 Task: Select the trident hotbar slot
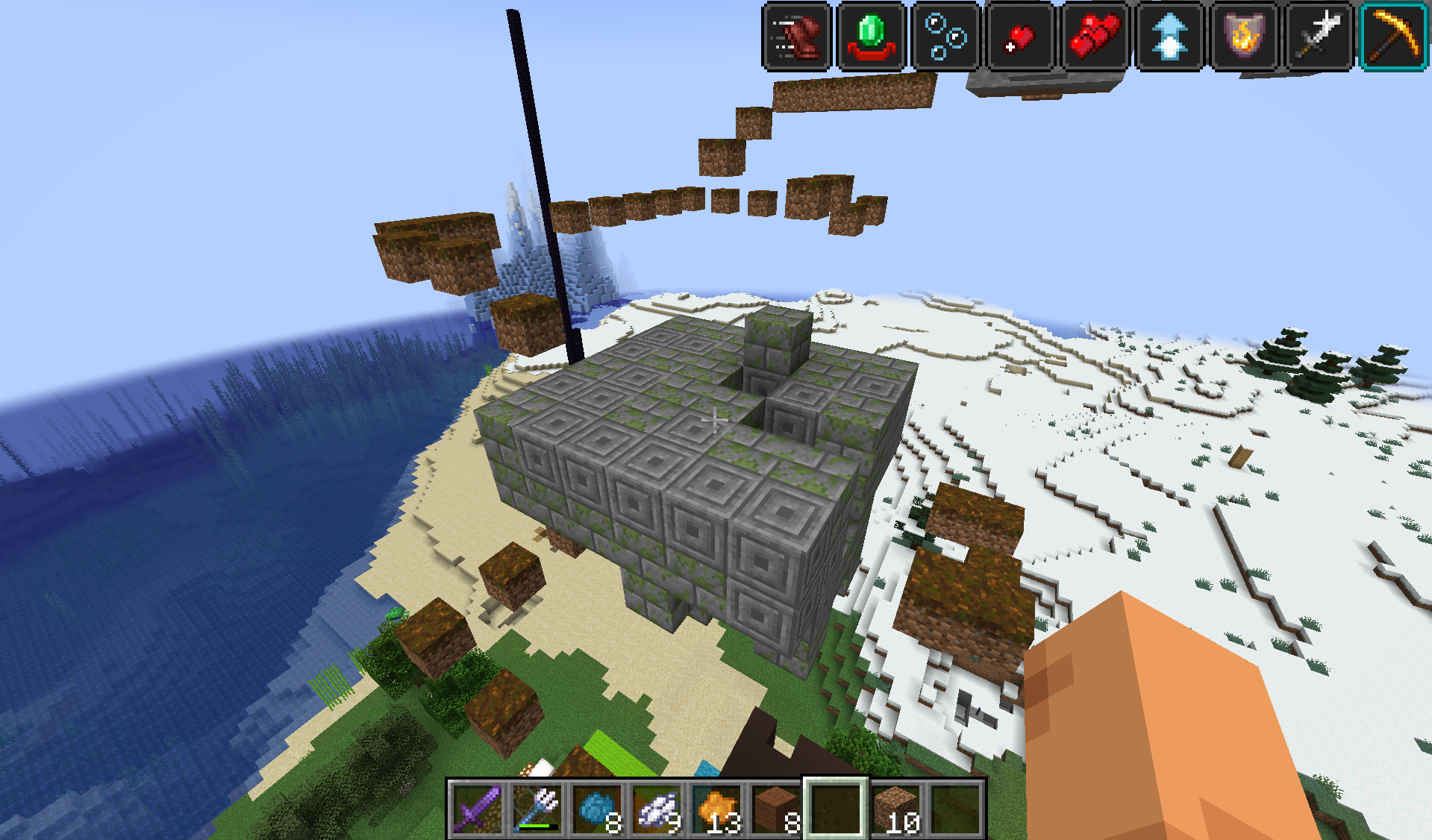(x=537, y=809)
